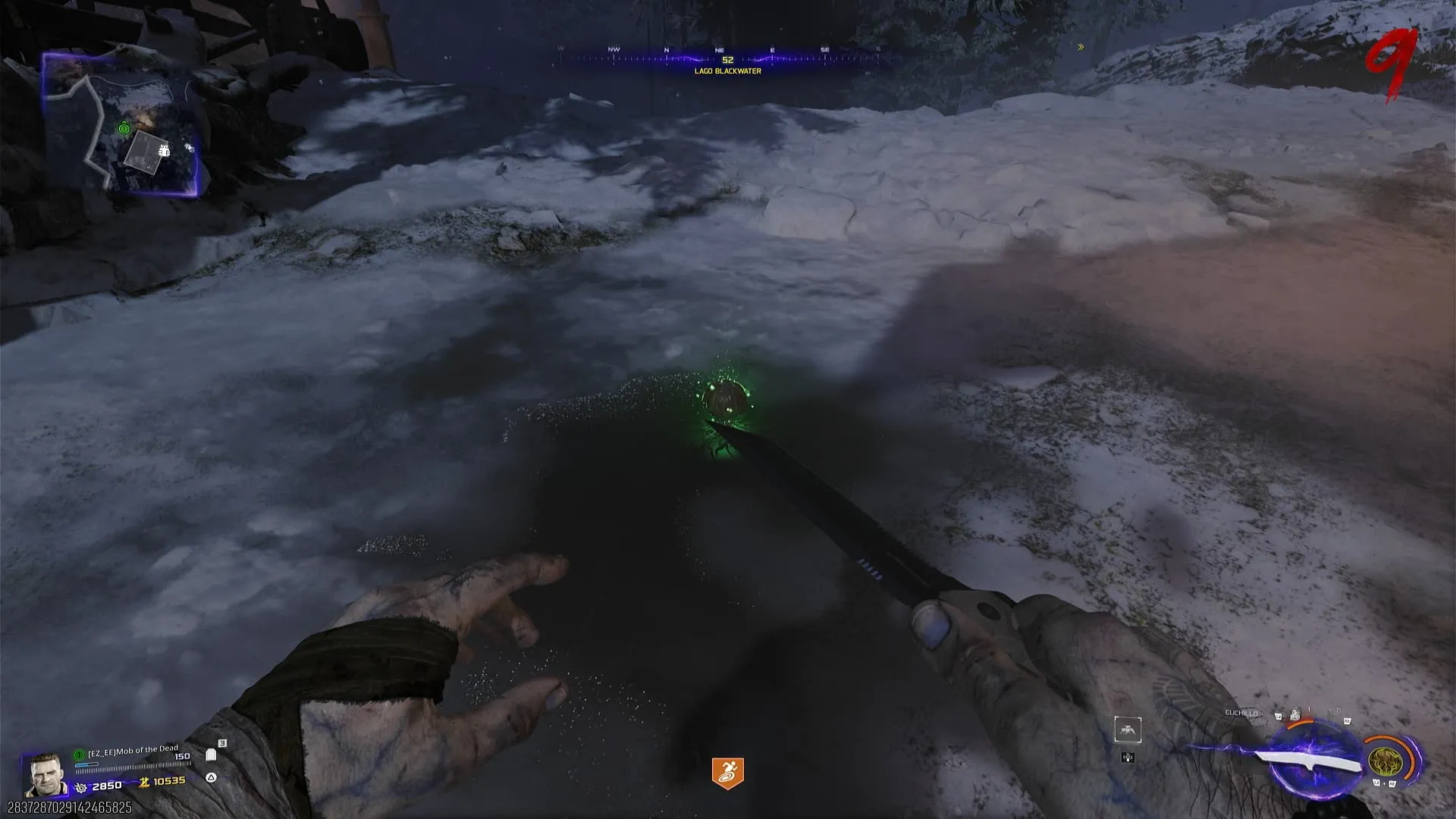Select the player portrait avatar

44,773
